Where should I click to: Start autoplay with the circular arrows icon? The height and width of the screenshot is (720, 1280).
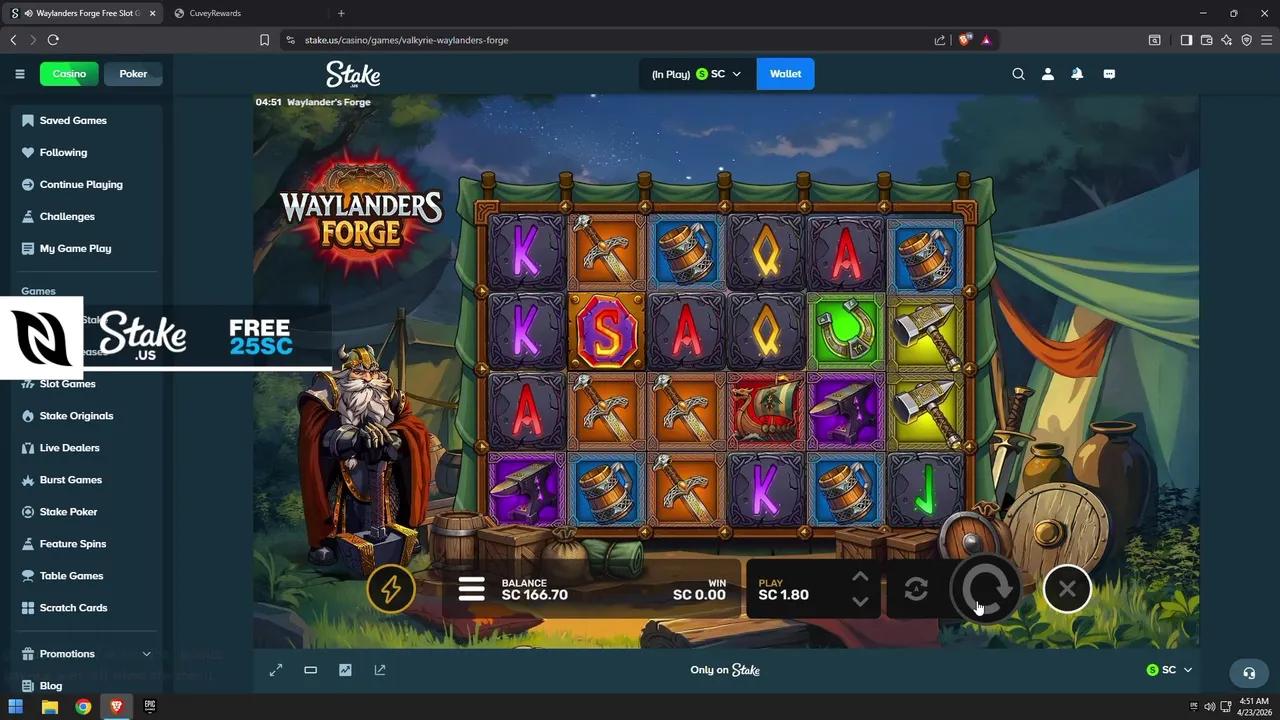[x=916, y=589]
